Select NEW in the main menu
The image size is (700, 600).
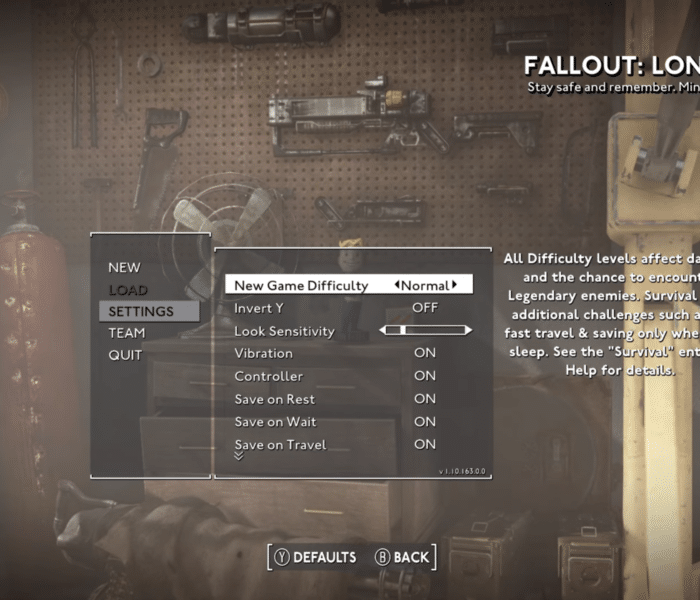pos(125,267)
